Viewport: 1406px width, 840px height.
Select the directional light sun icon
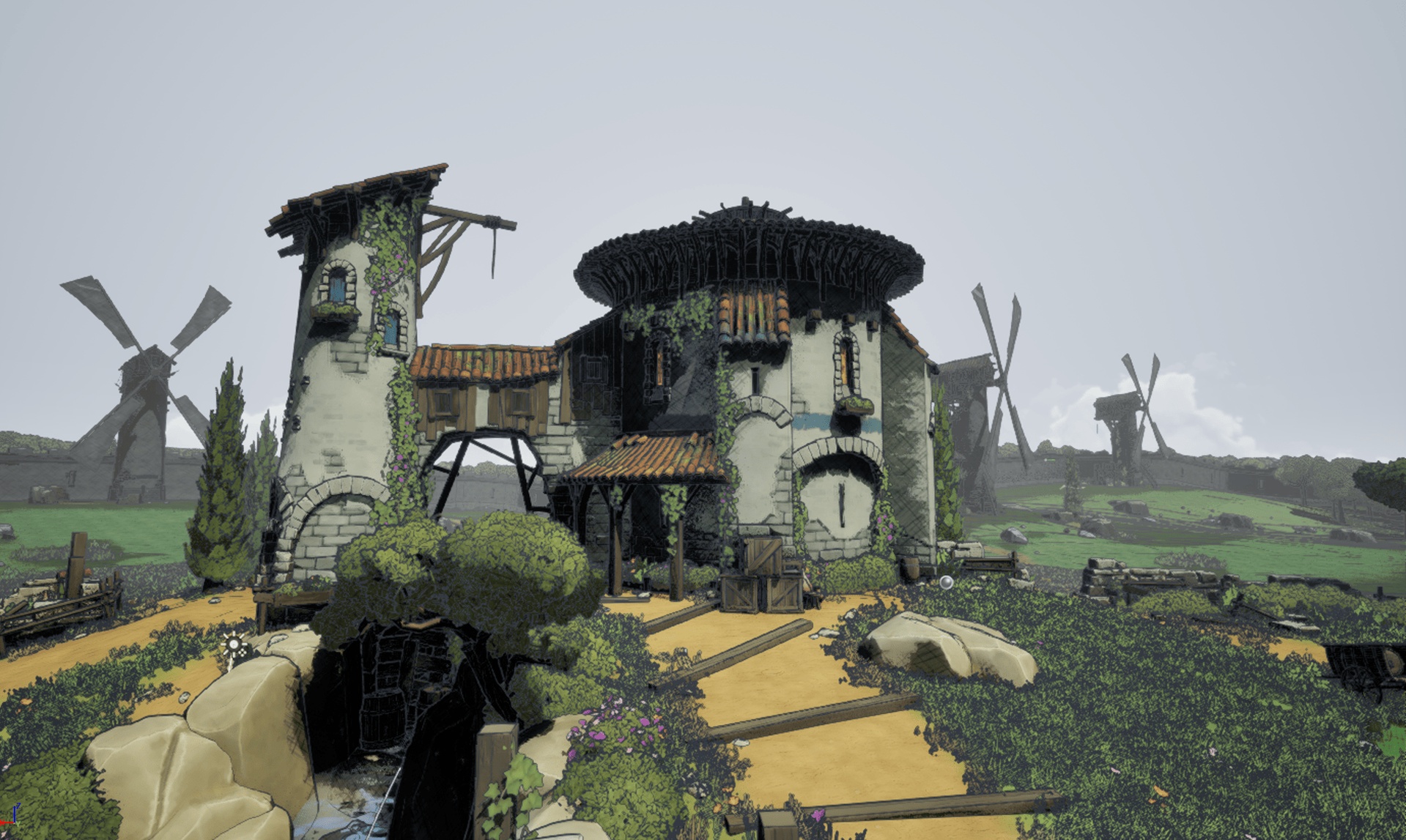coord(234,646)
